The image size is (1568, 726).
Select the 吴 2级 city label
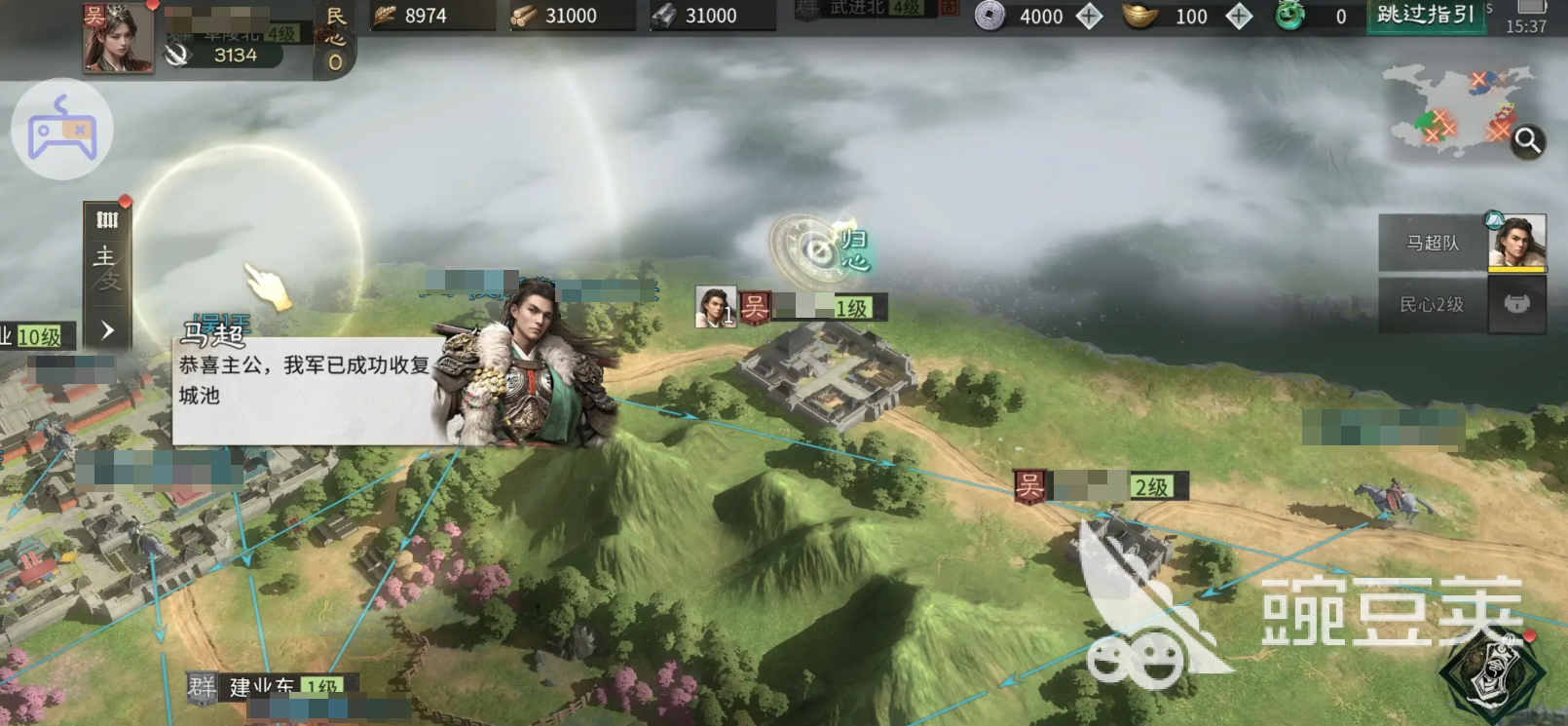pyautogui.click(x=1101, y=485)
